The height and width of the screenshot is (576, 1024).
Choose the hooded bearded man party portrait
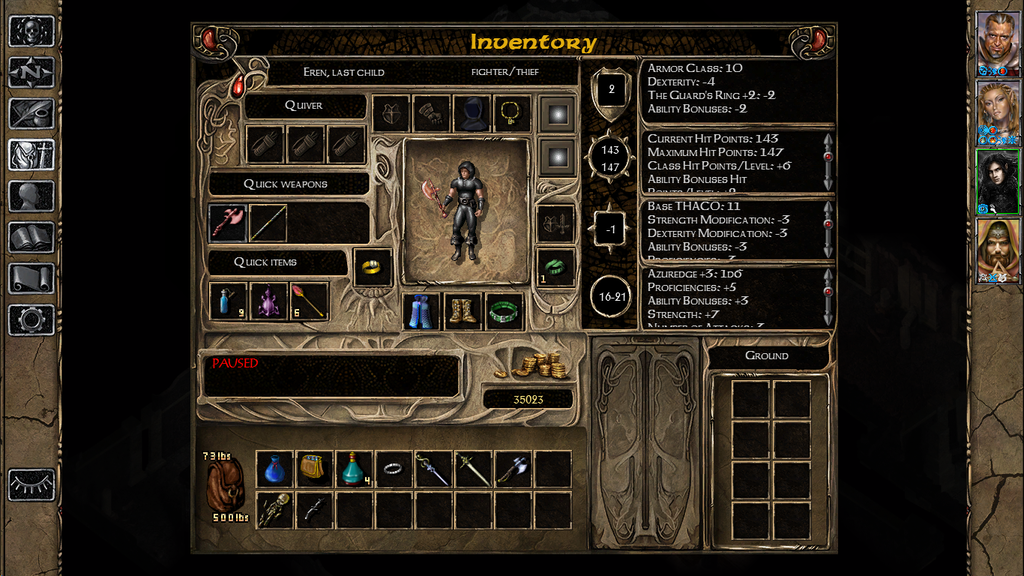[997, 248]
